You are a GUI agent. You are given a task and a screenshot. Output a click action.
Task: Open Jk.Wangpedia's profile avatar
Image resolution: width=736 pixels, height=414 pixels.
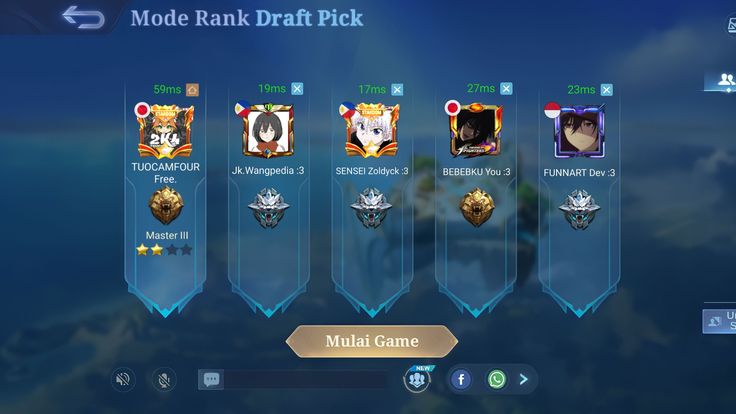pyautogui.click(x=267, y=132)
